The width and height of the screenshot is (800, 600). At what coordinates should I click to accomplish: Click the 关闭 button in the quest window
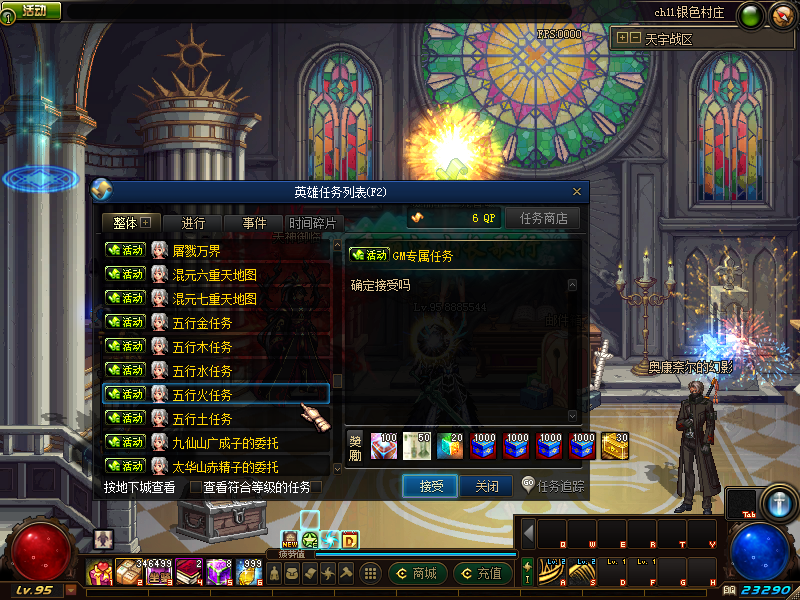(x=486, y=486)
